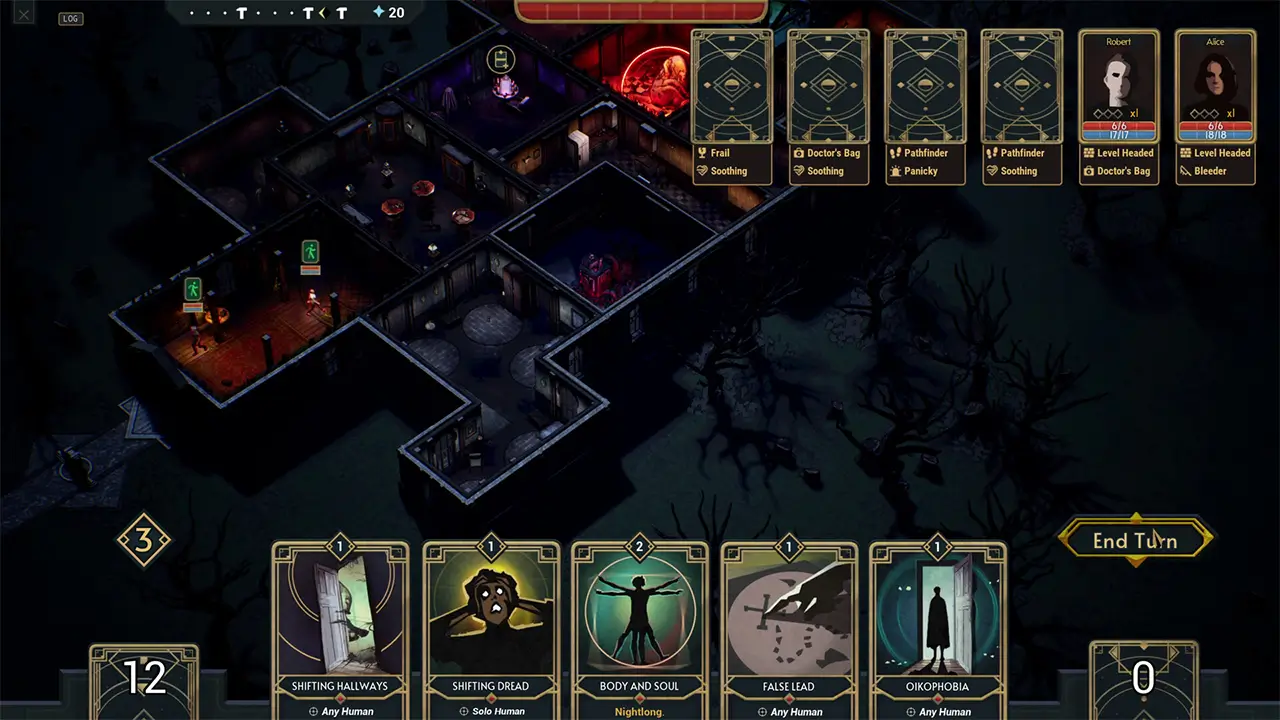Open the draw pile showing 12
The height and width of the screenshot is (720, 1280).
[144, 680]
